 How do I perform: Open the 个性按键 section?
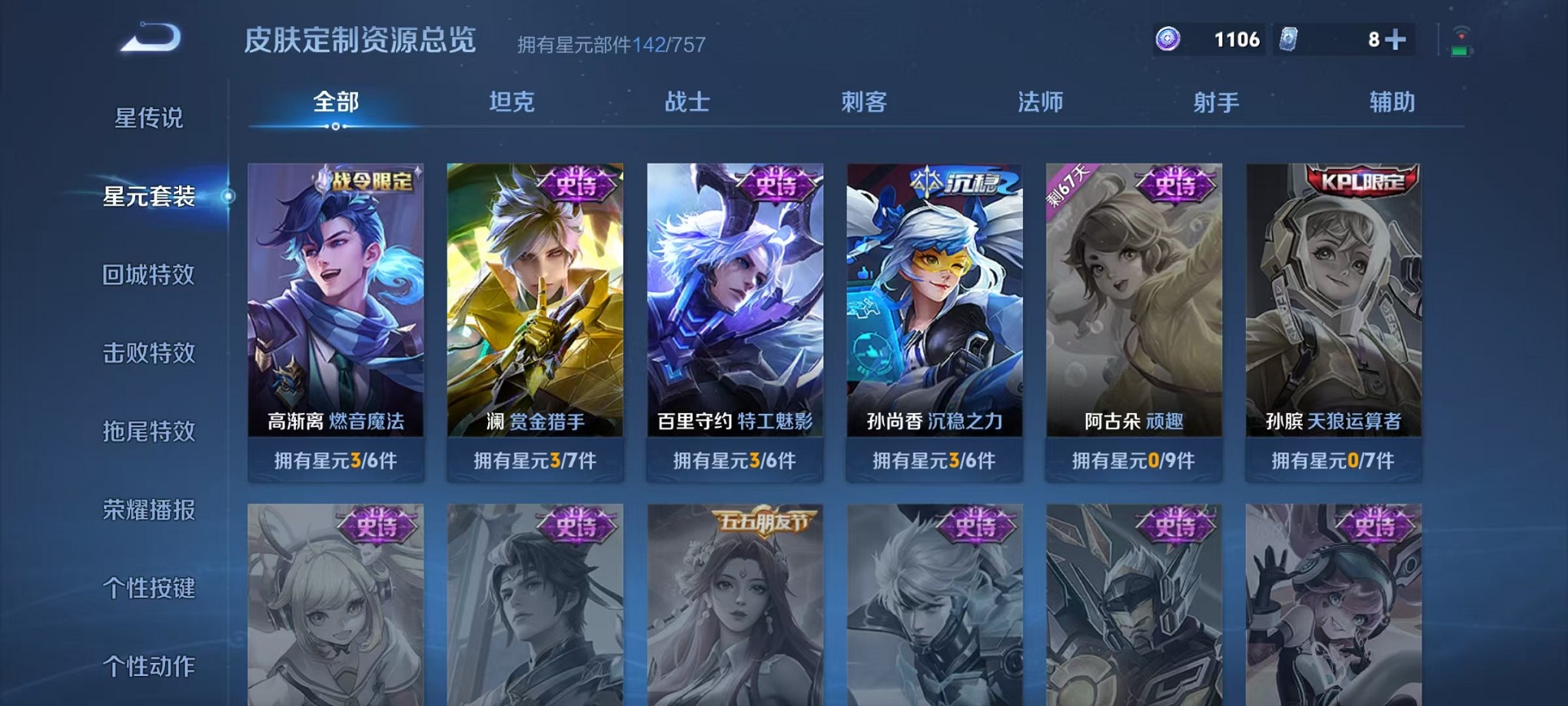(151, 588)
